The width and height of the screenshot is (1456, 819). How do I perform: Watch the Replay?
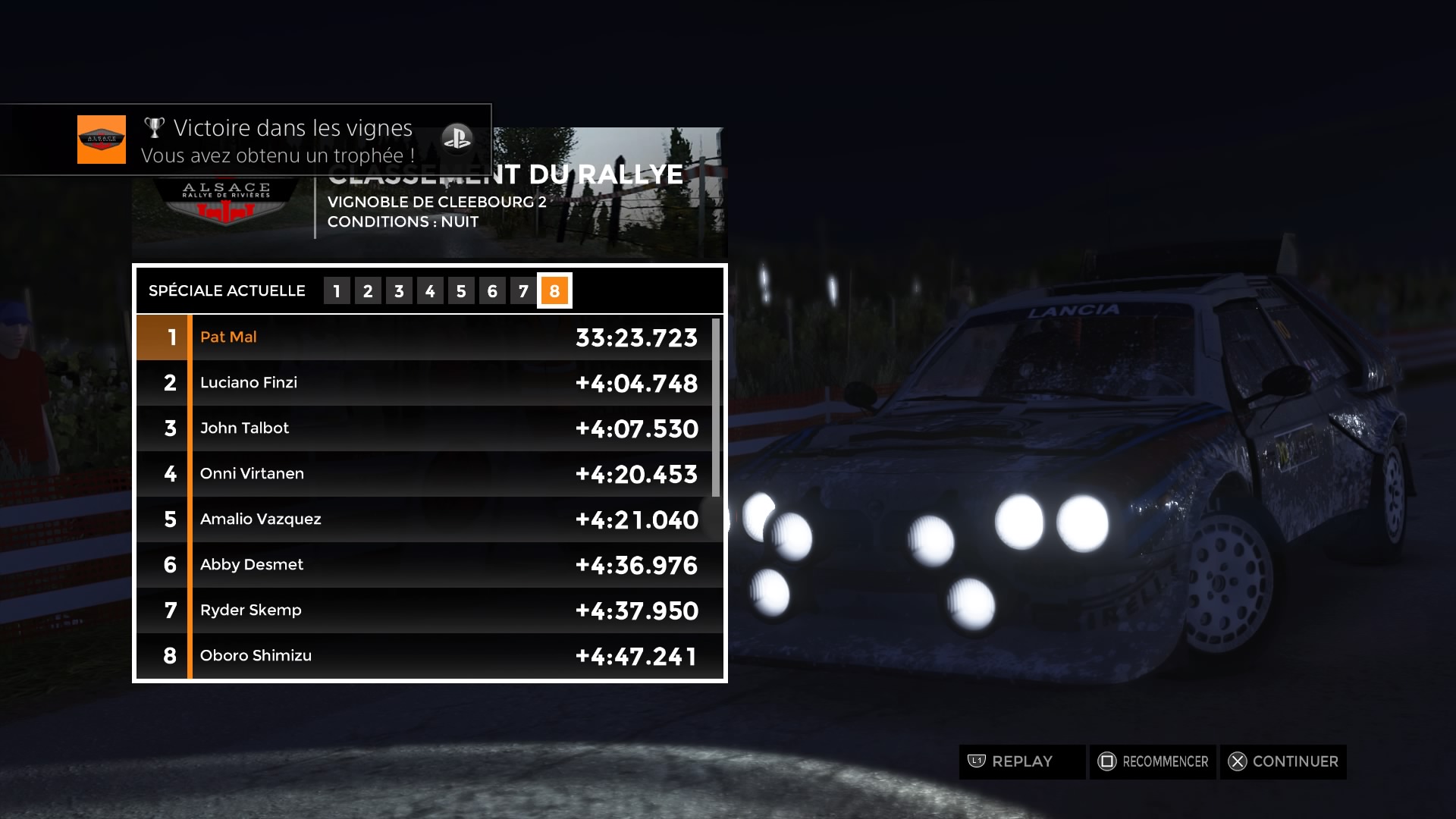[1021, 761]
